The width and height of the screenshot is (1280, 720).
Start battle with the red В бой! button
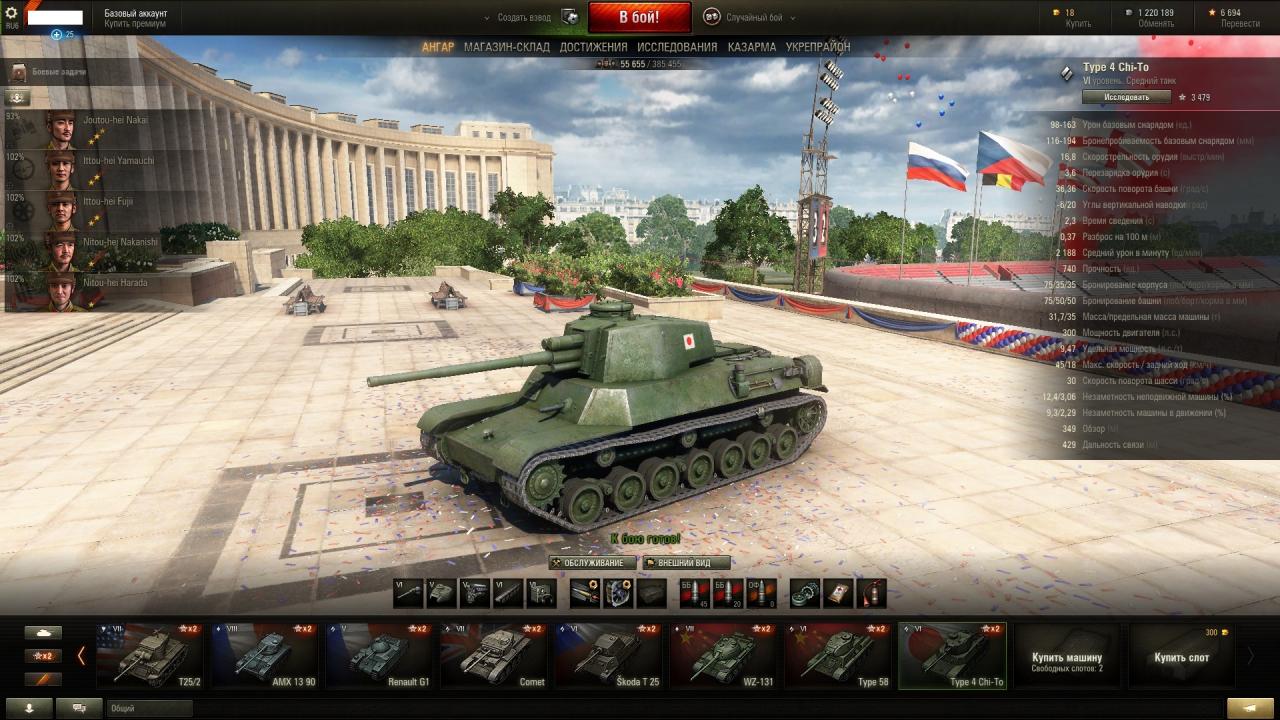pyautogui.click(x=639, y=17)
